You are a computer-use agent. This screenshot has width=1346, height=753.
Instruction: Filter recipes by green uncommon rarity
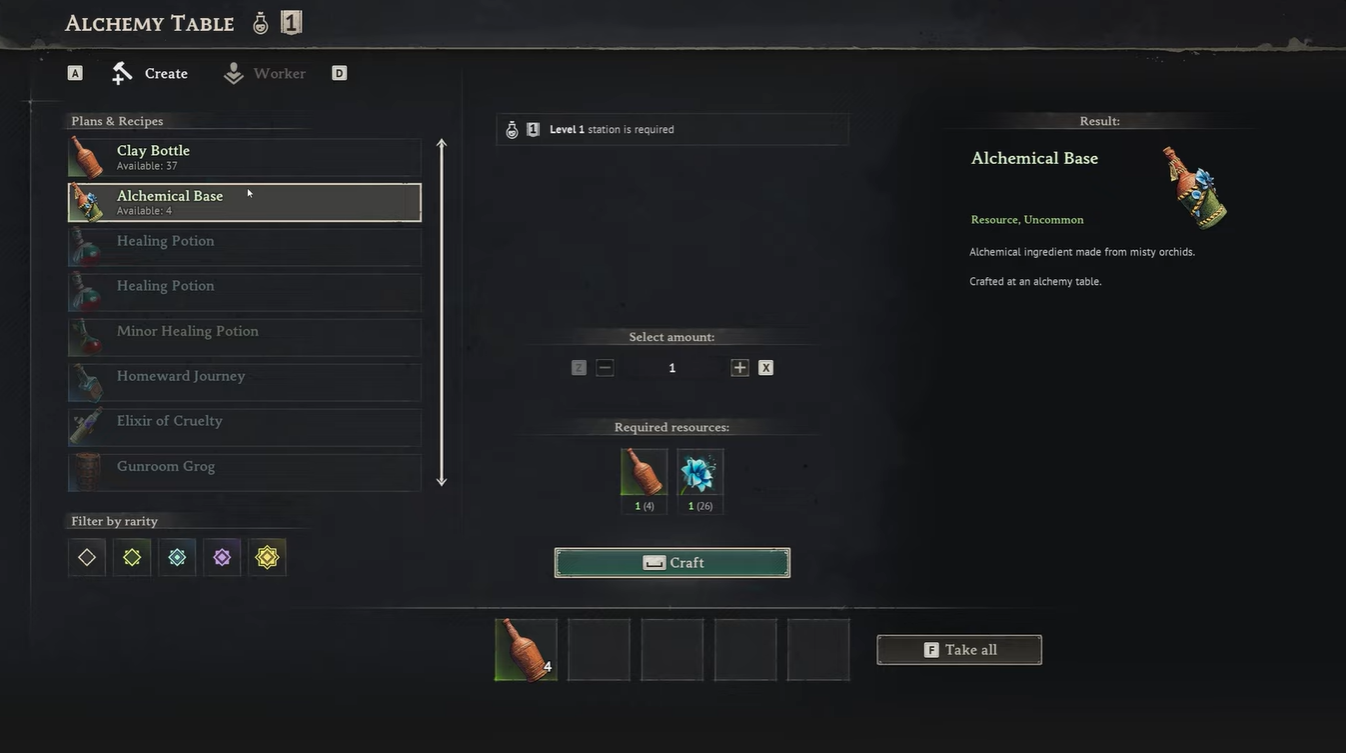click(x=132, y=557)
